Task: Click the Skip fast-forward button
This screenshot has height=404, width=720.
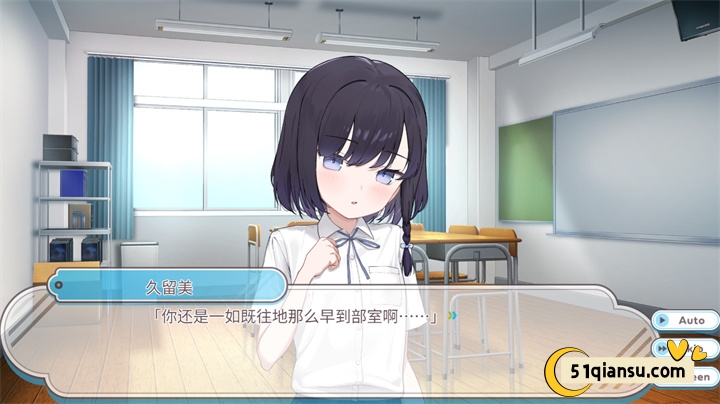Action: [x=663, y=348]
